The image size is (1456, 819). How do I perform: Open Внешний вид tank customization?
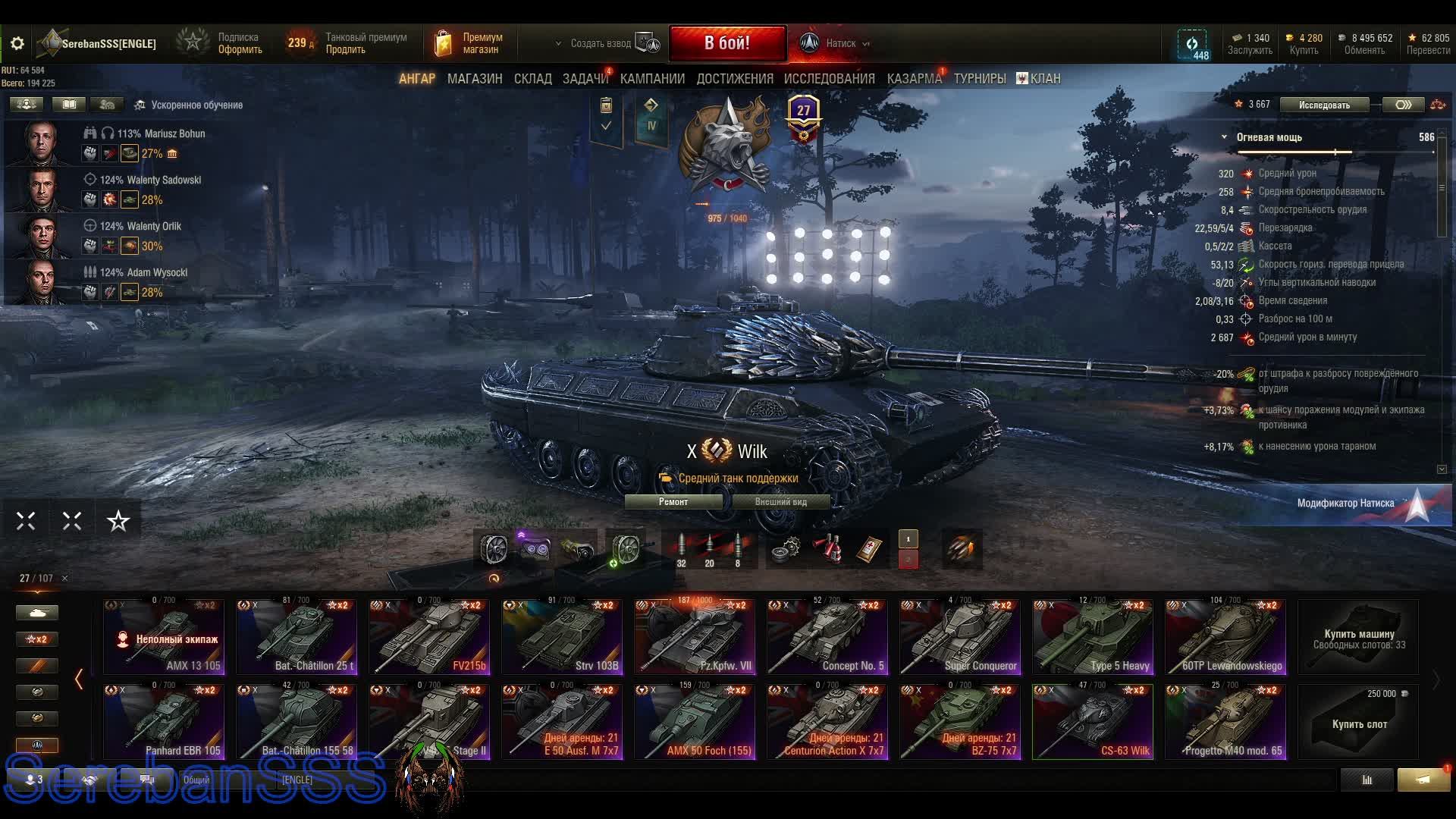(x=780, y=502)
